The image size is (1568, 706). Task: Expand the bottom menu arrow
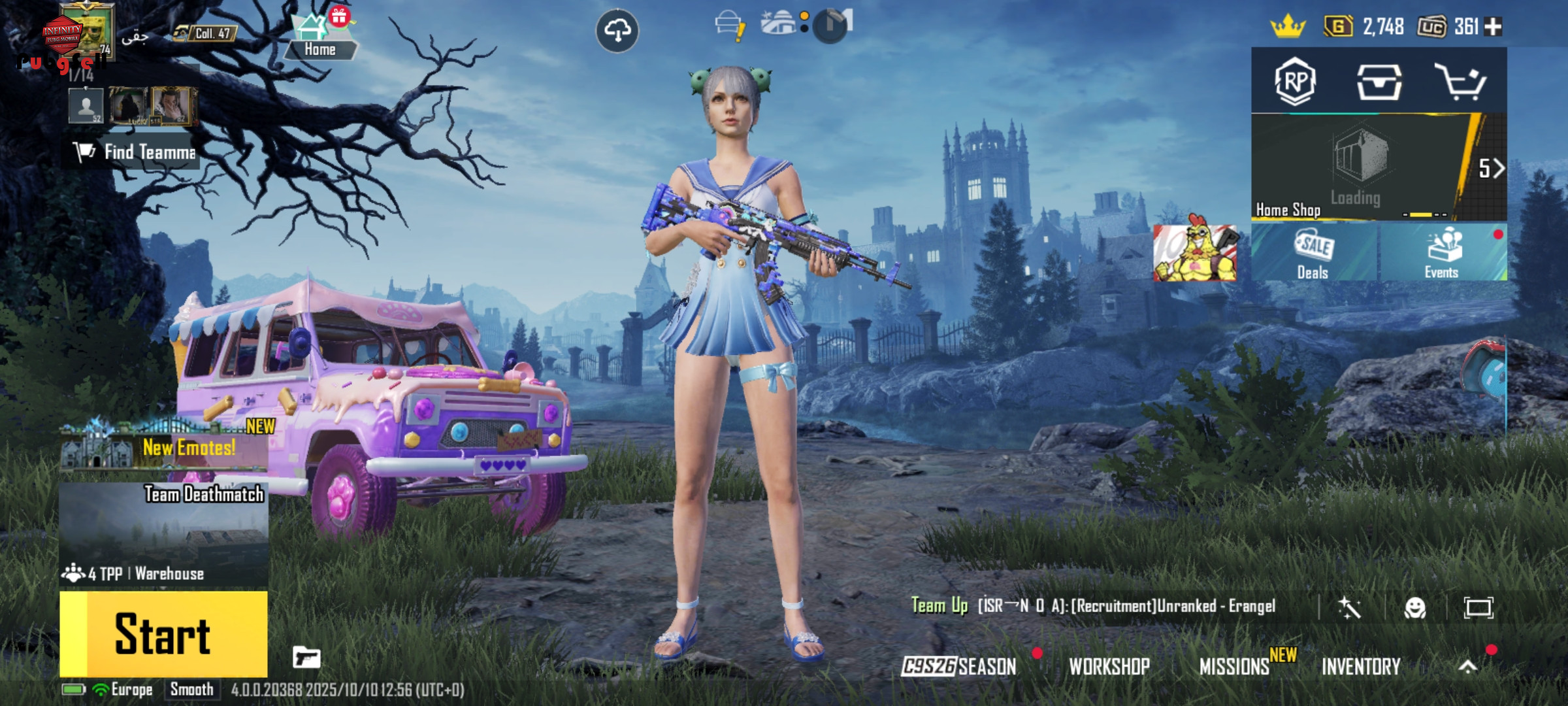1467,666
